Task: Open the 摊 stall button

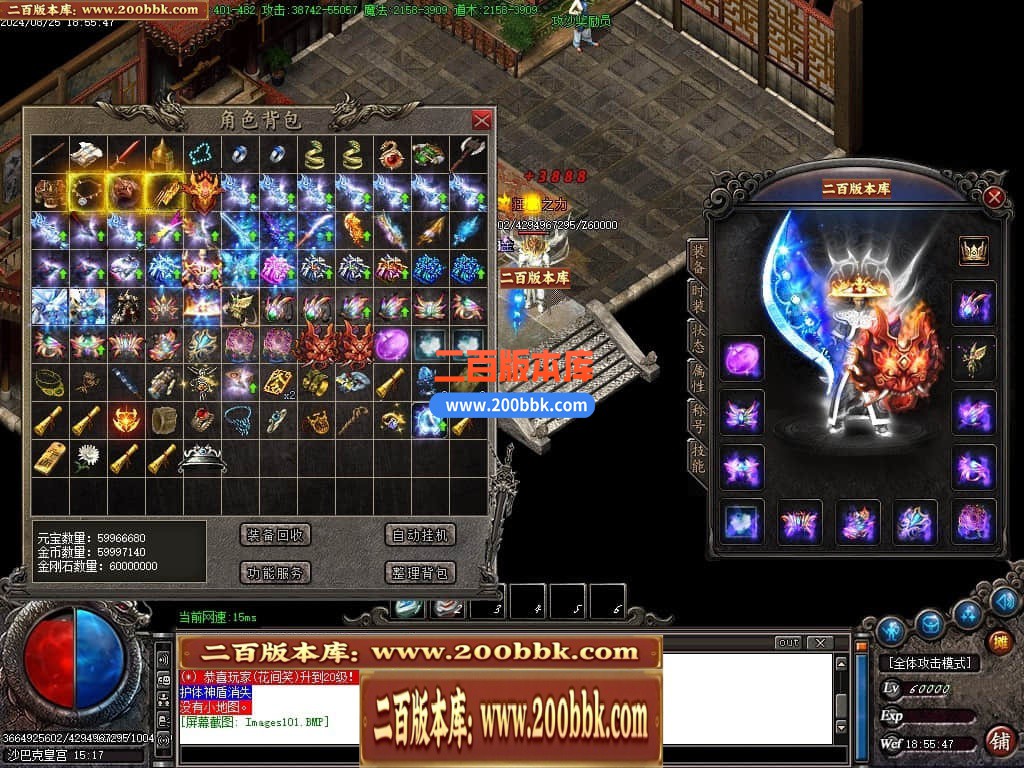Action: click(998, 642)
